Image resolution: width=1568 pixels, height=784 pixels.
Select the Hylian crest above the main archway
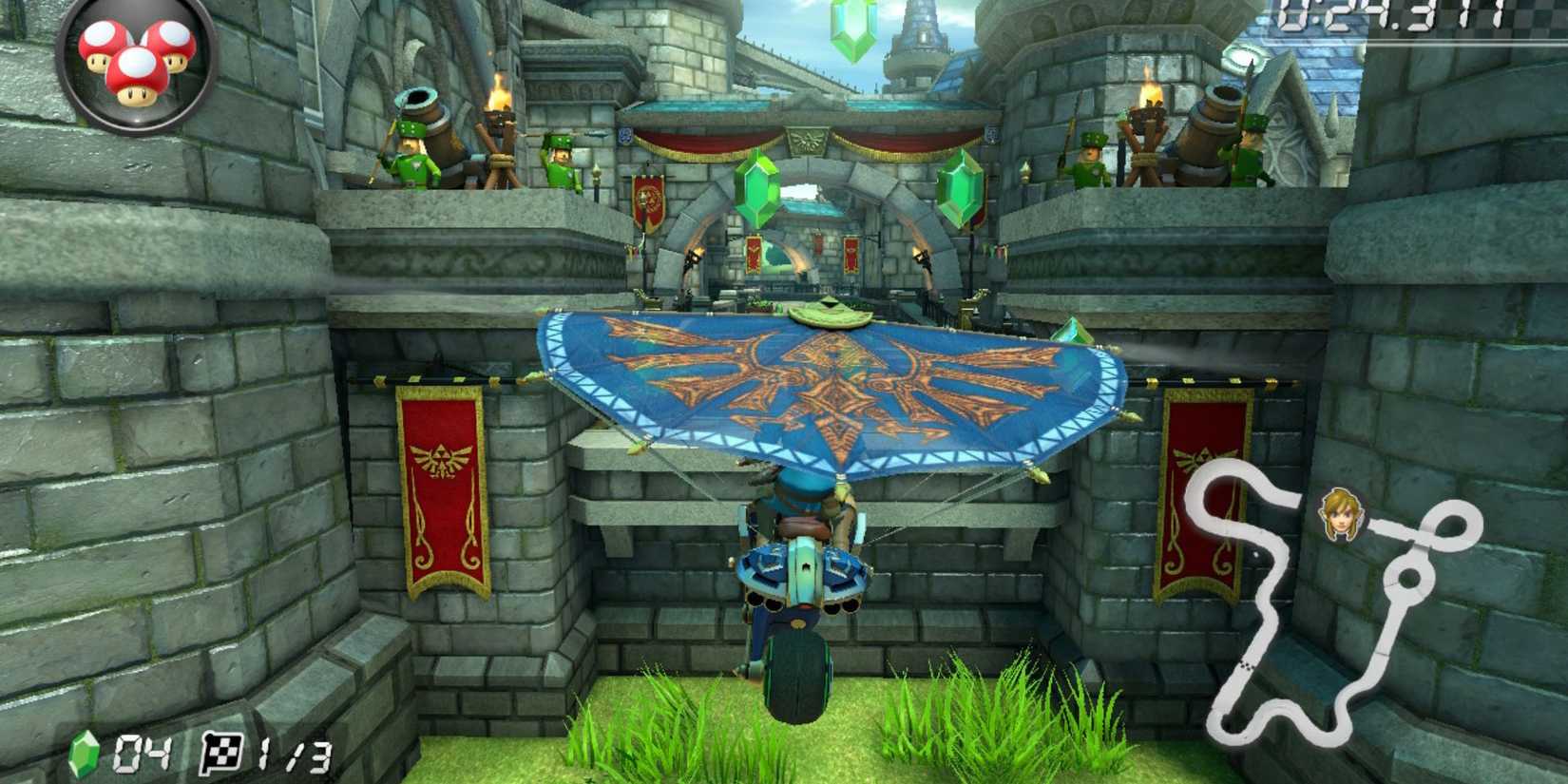(x=807, y=140)
